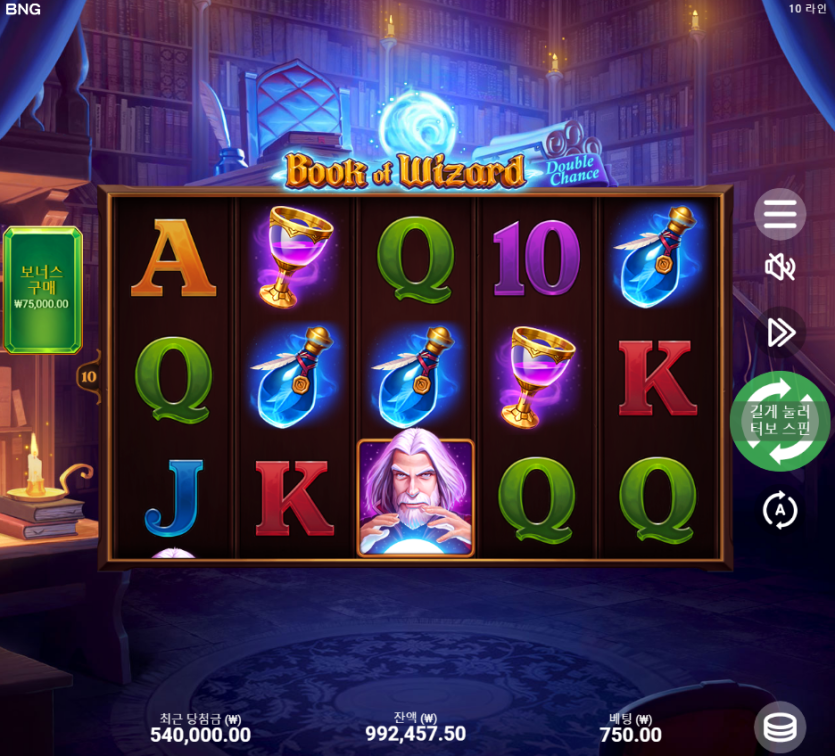Spin the reels with the green button
This screenshot has width=835, height=756.
[781, 421]
